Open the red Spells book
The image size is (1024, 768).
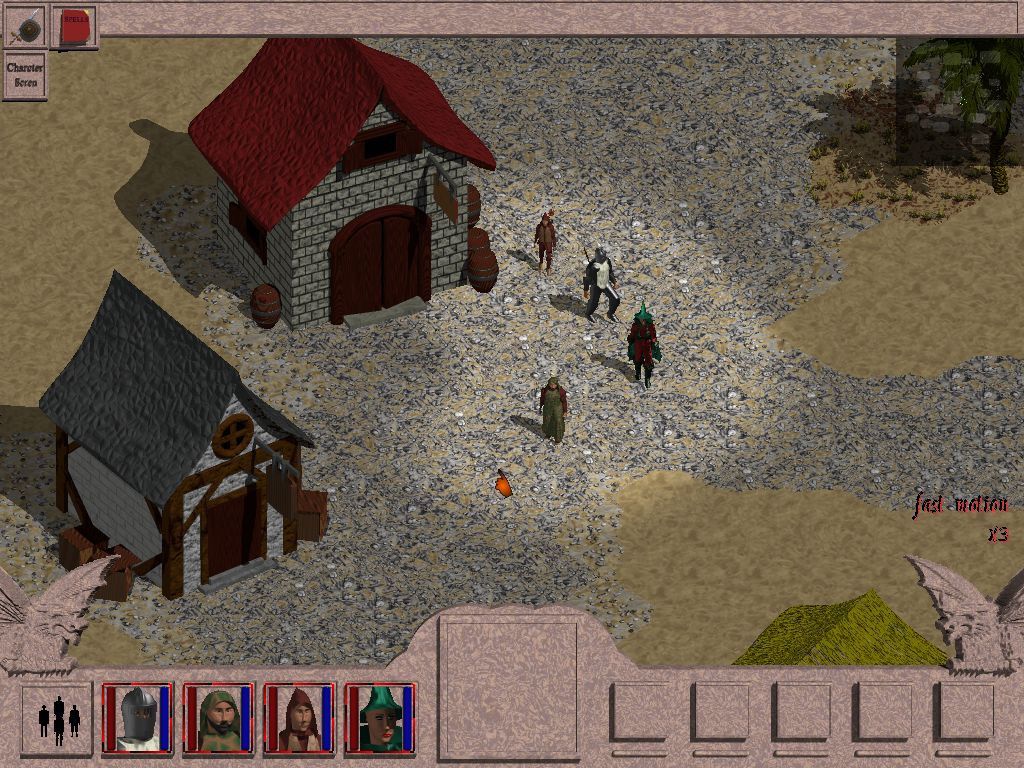[x=75, y=26]
